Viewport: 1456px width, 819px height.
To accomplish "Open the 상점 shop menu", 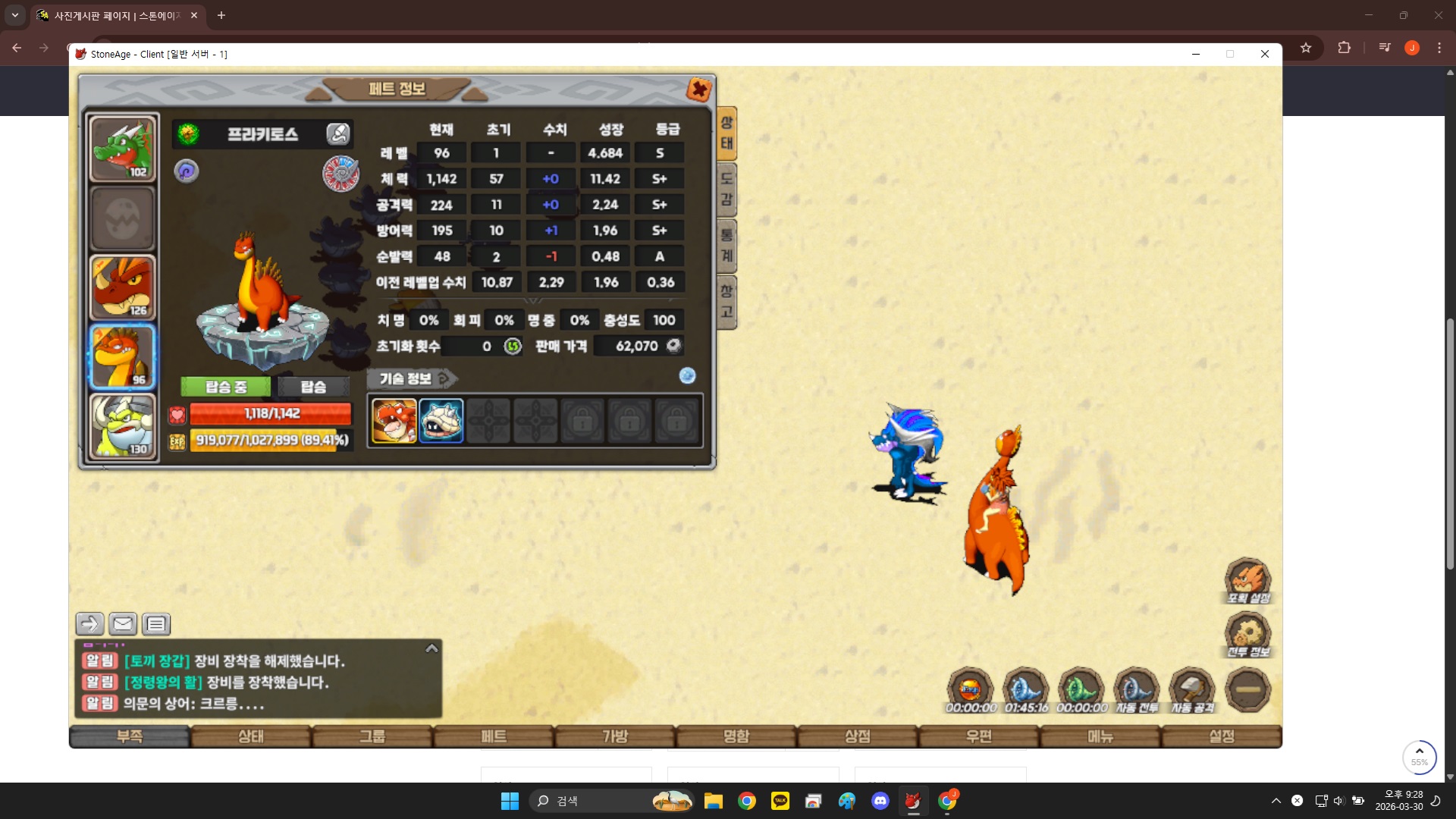I will click(858, 736).
